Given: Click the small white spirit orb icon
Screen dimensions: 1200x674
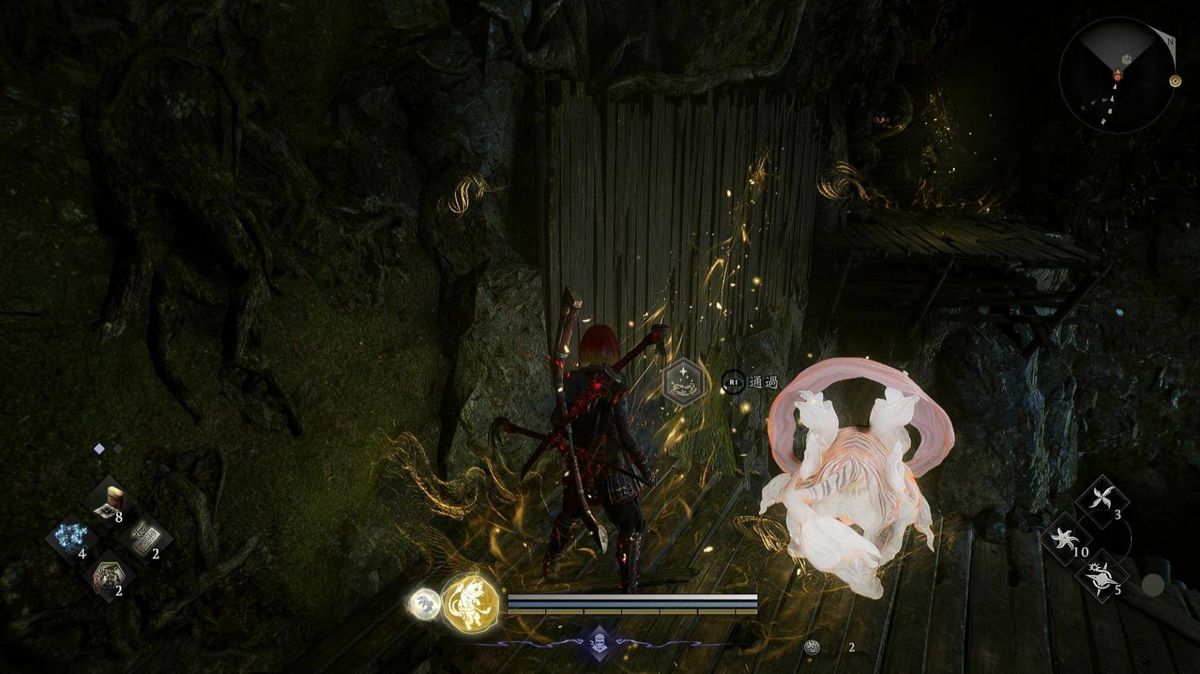Looking at the screenshot, I should [x=424, y=603].
